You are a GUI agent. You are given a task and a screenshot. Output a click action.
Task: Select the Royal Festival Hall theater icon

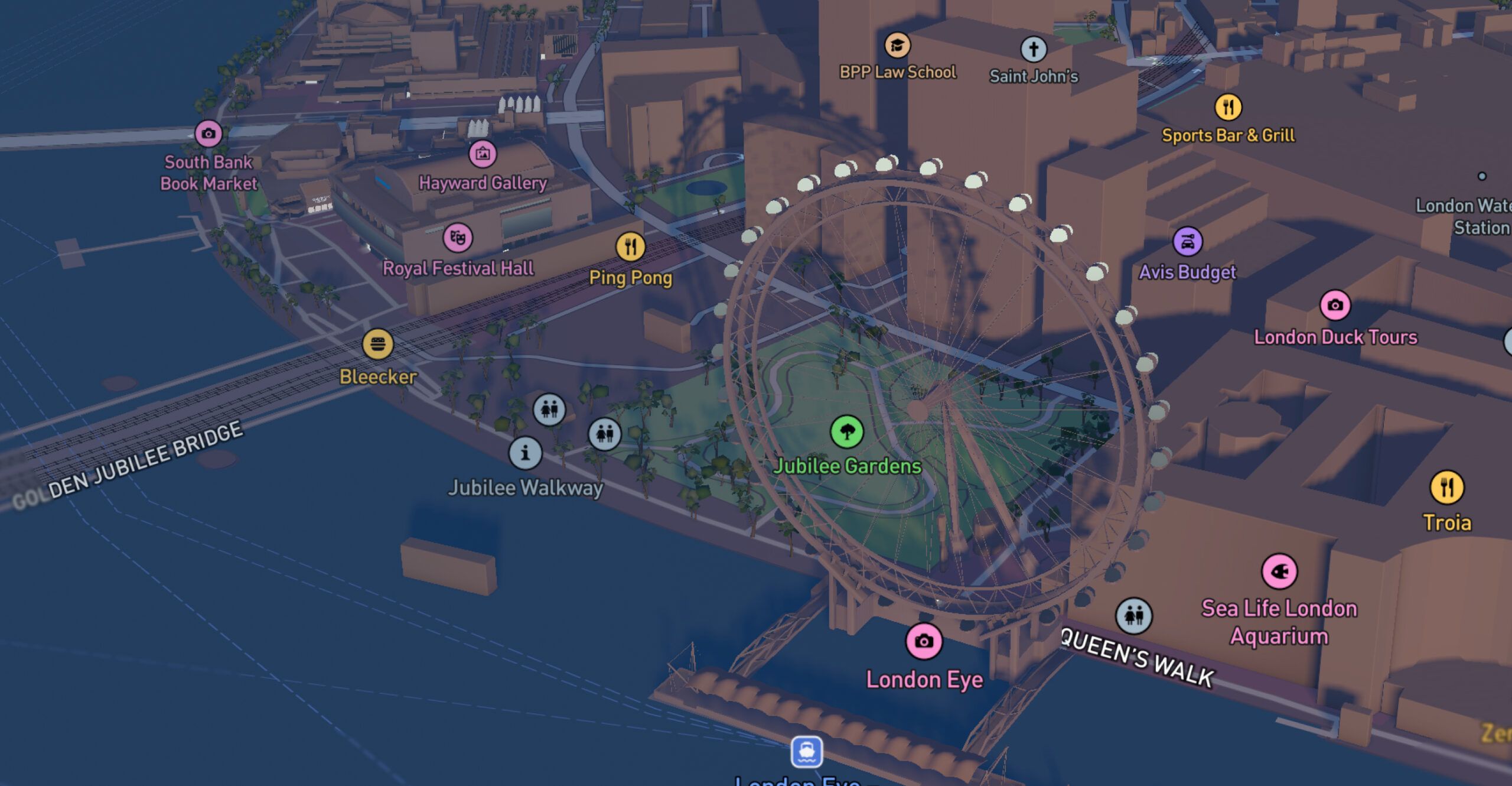(458, 238)
